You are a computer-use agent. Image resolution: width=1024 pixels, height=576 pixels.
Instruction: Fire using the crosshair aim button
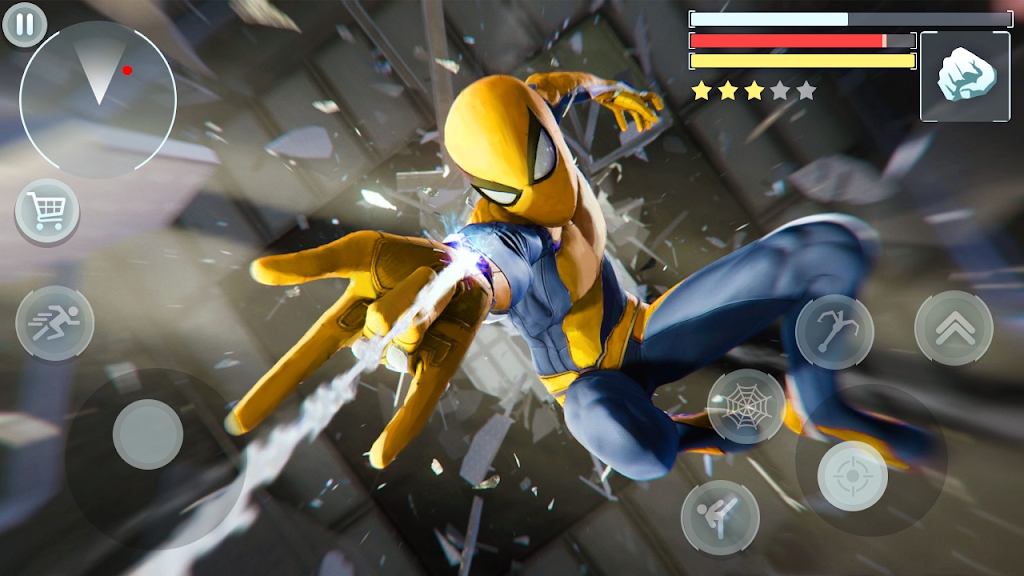coord(852,476)
